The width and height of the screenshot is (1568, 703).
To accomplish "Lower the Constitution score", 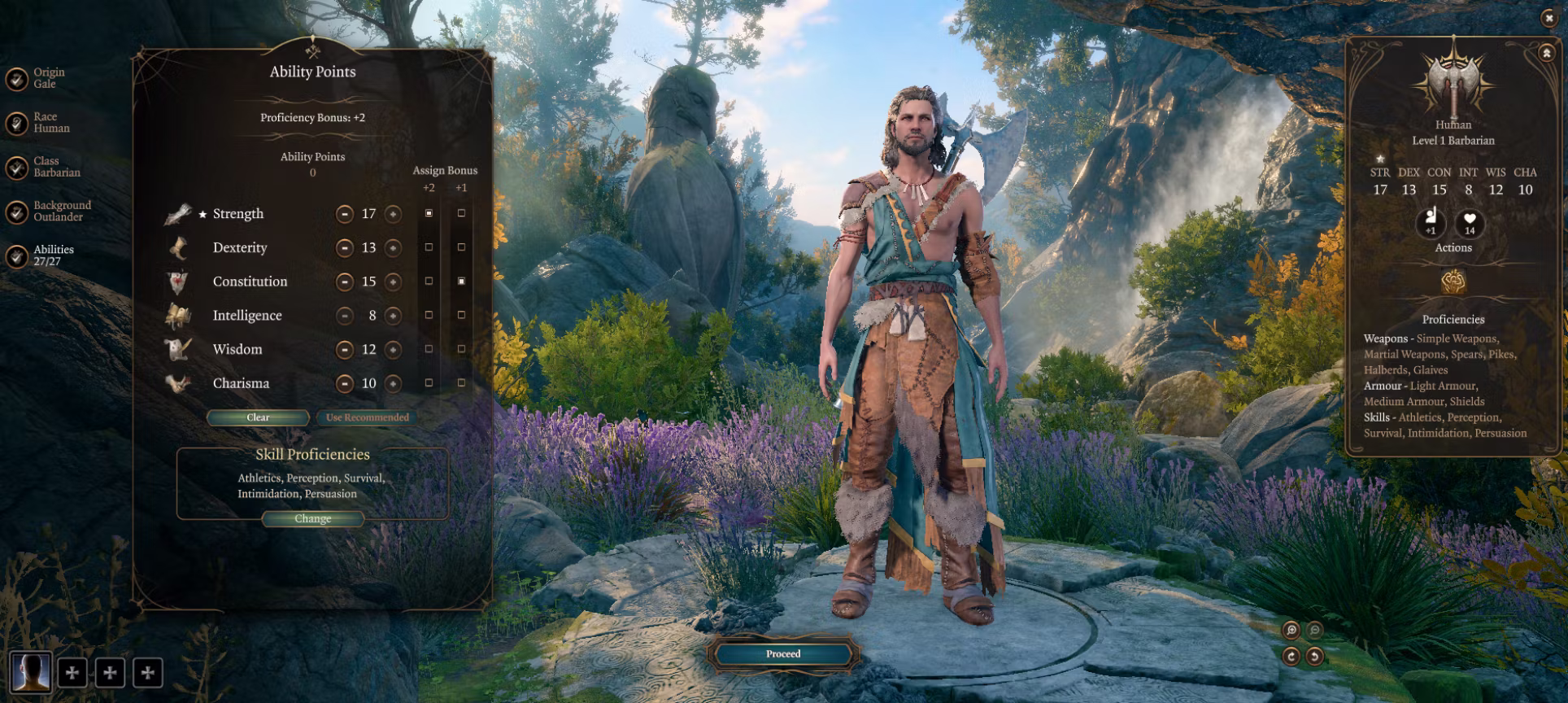I will (345, 282).
